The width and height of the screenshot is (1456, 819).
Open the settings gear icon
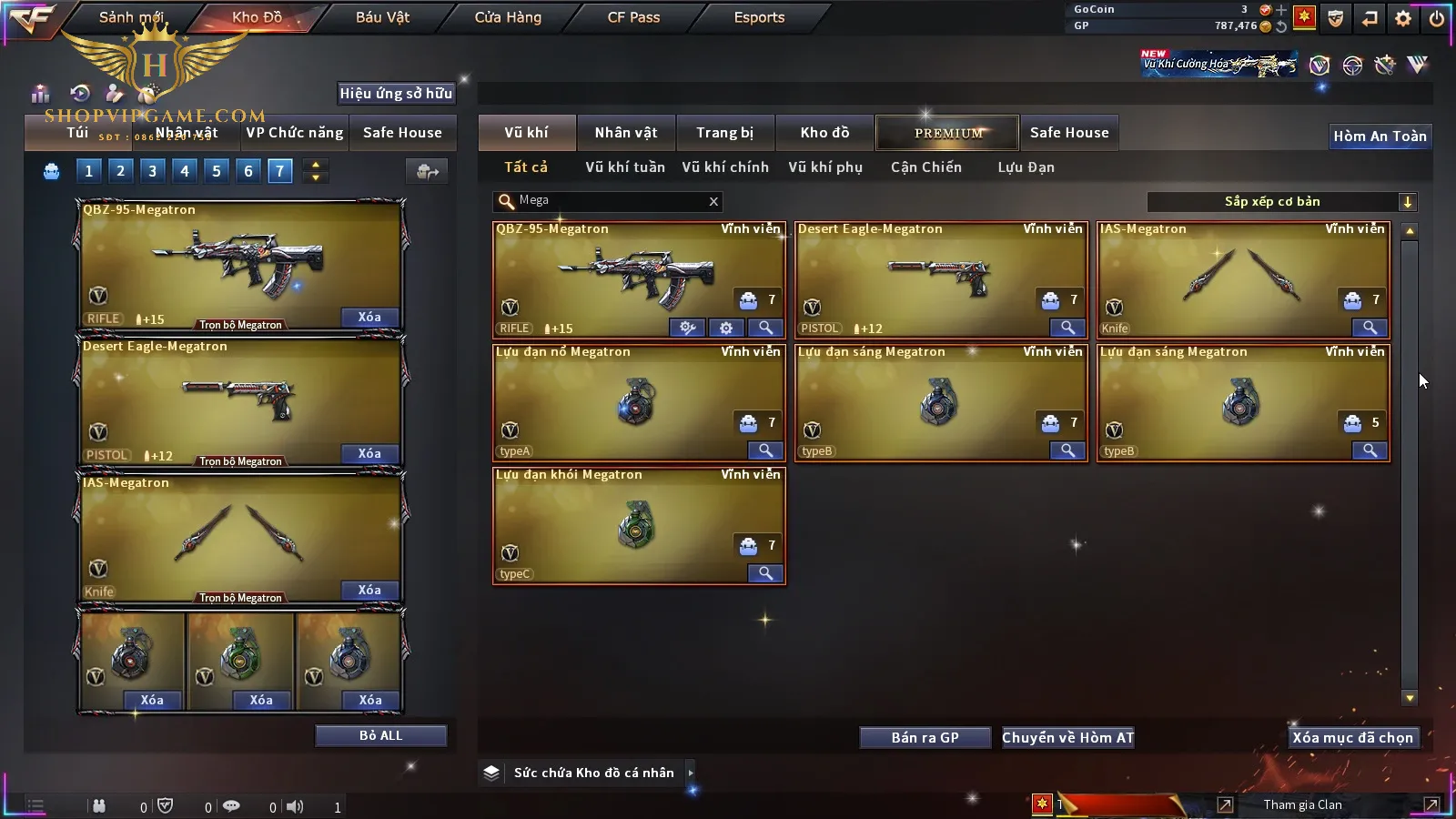(1403, 18)
